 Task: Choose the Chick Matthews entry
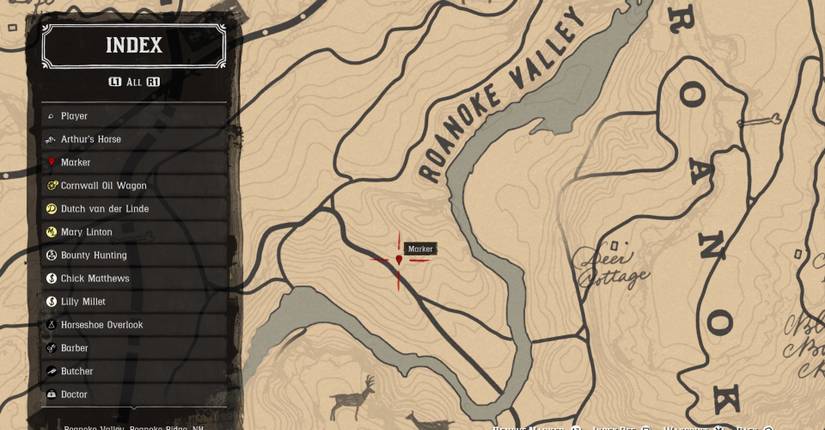[134, 278]
